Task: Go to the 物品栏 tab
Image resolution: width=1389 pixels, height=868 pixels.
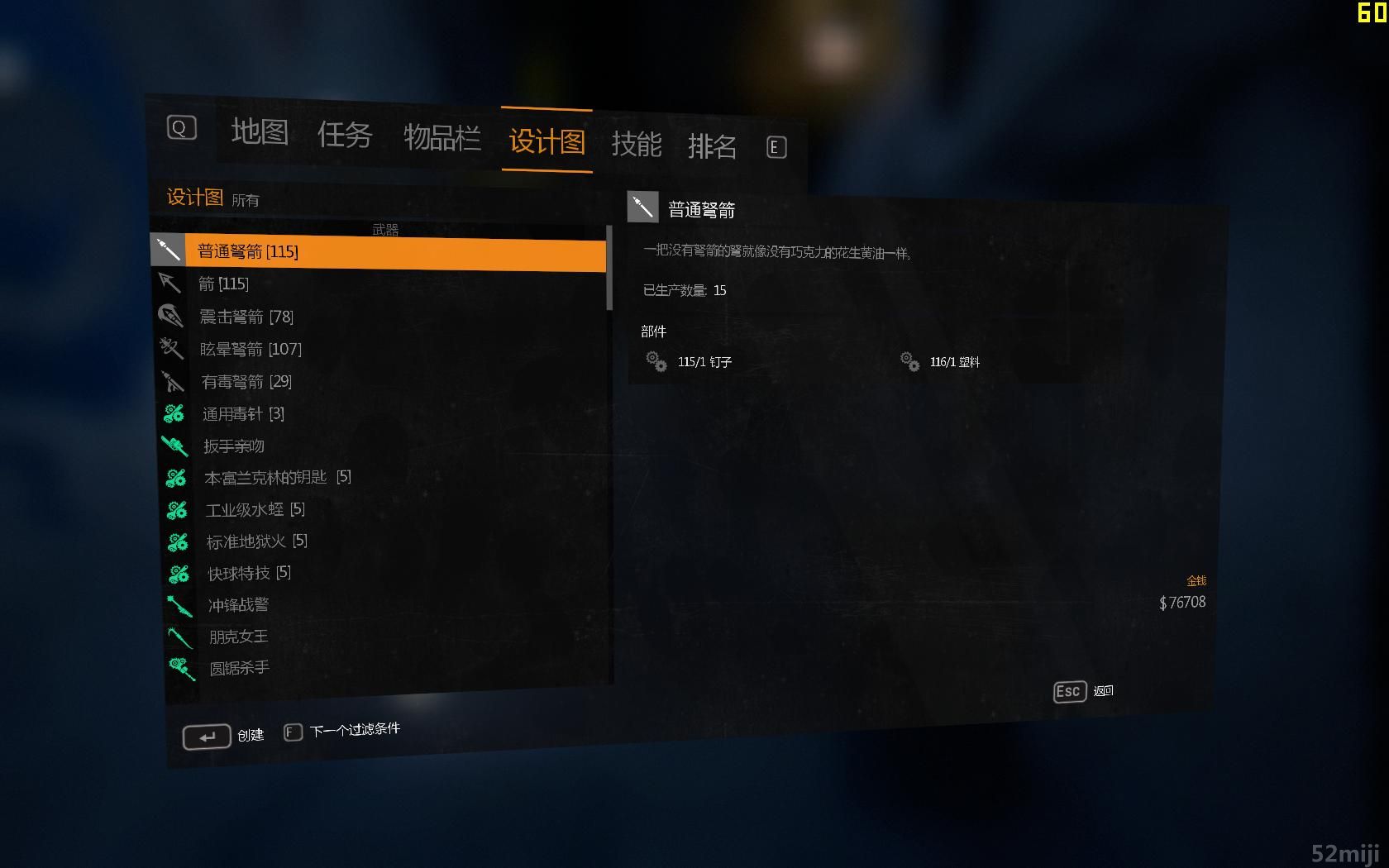Action: coord(442,138)
